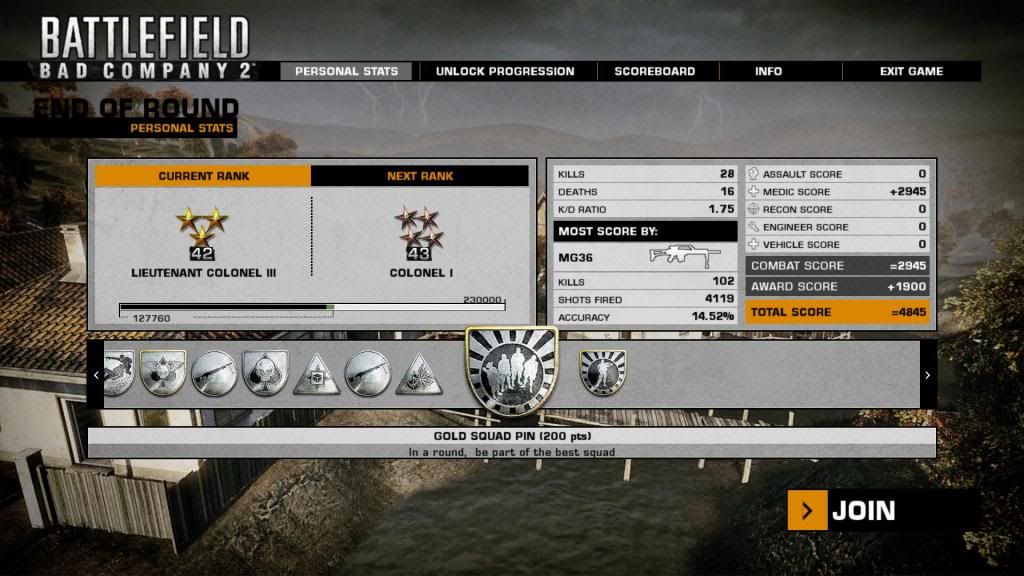Select the winged emblem shield pin
This screenshot has height=576, width=1024.
(x=163, y=373)
